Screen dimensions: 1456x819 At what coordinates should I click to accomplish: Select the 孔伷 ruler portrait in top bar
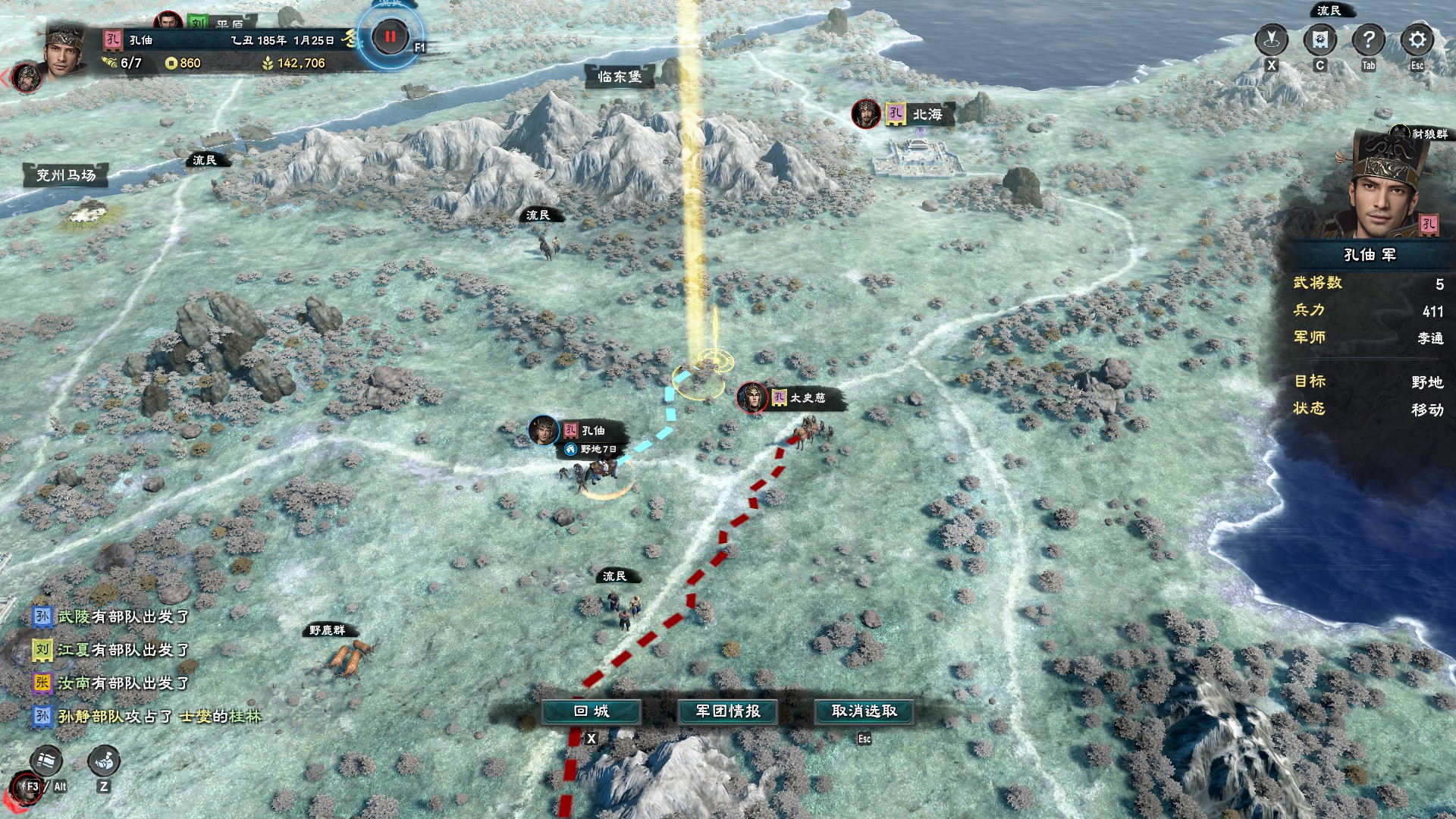coord(64,53)
